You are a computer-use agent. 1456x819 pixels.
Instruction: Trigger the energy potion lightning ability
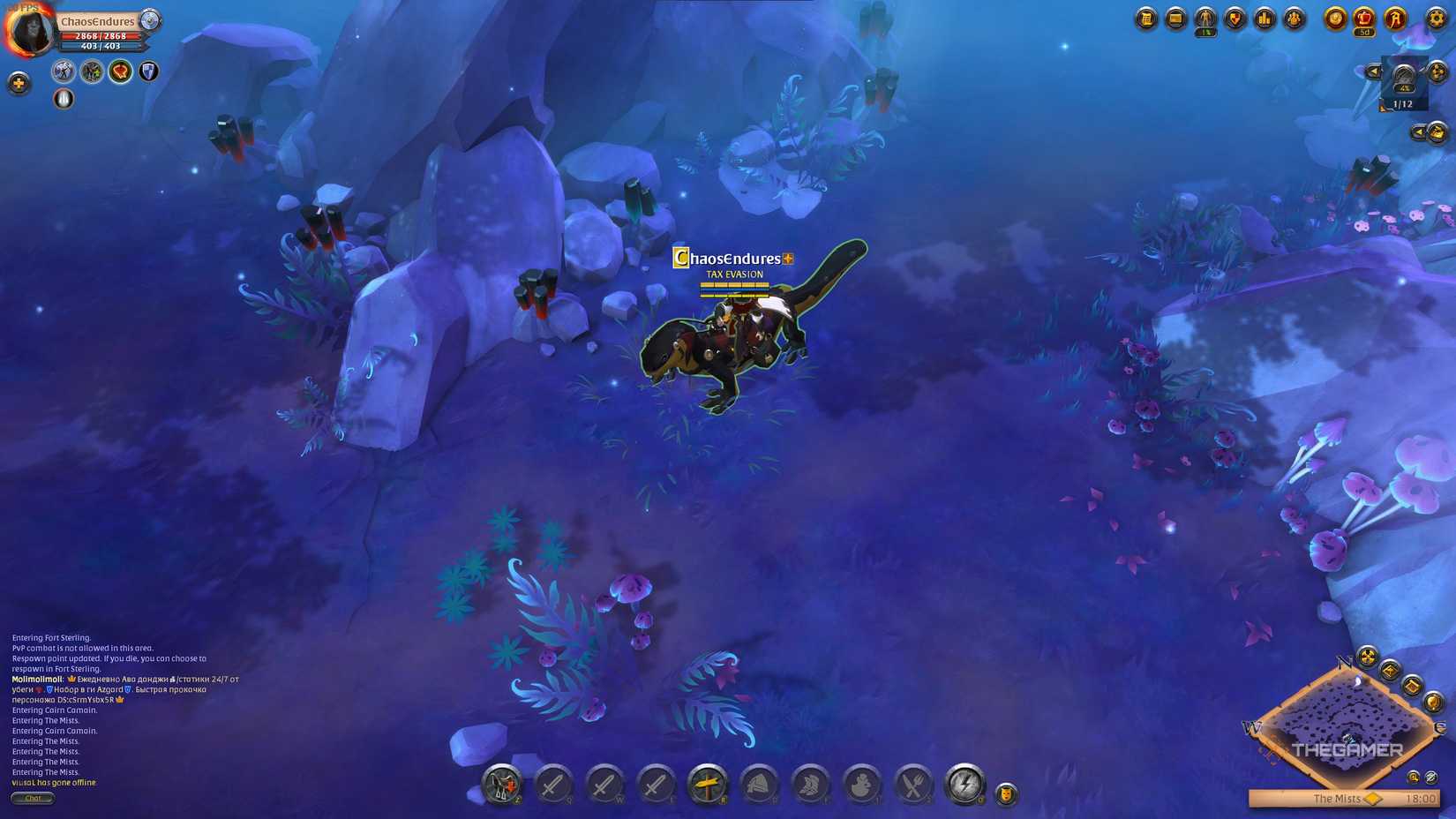click(x=964, y=785)
